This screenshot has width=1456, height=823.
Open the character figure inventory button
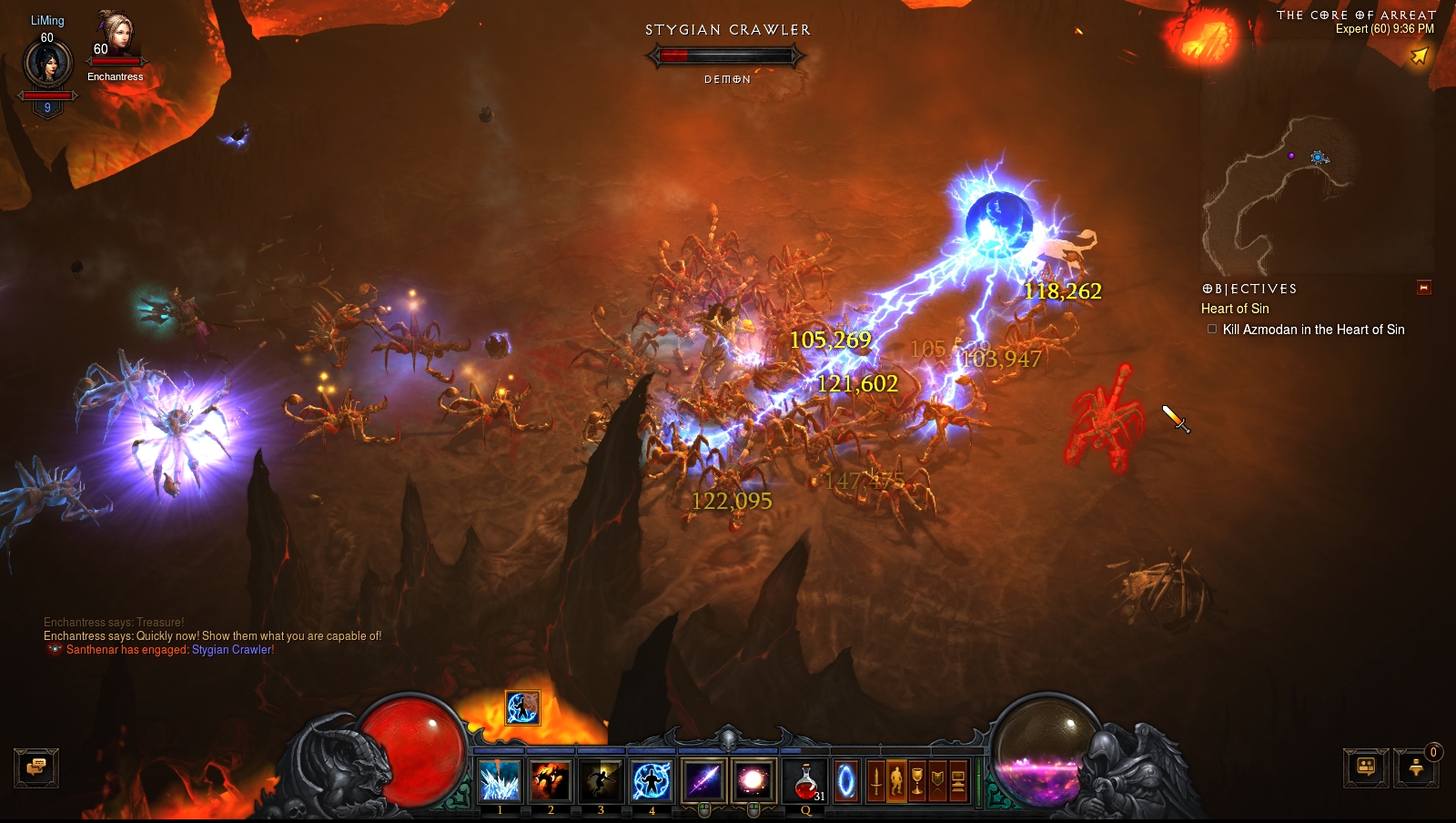pos(896,781)
